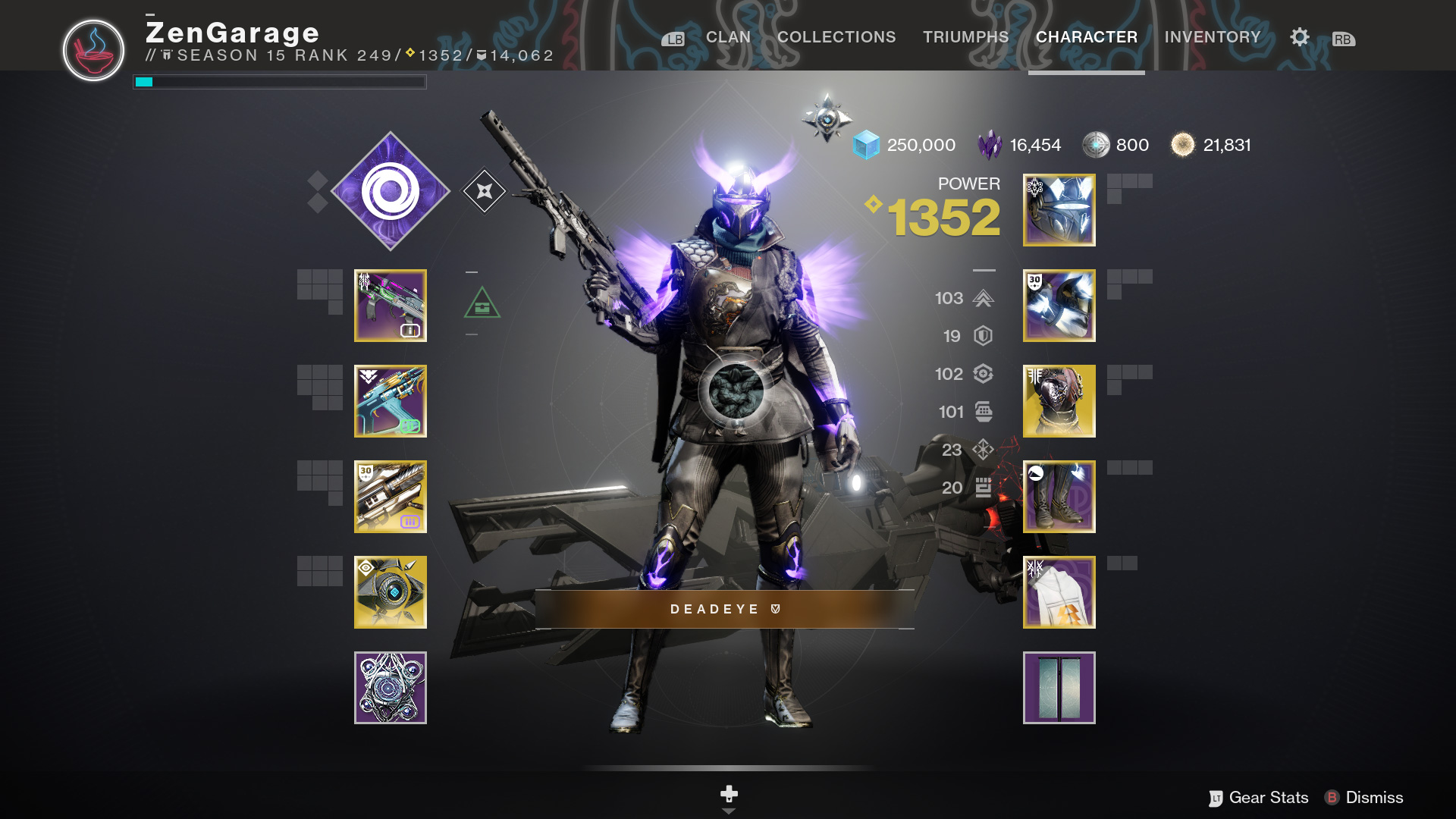Go to the Triumphs tab
The height and width of the screenshot is (819, 1456).
coord(965,37)
